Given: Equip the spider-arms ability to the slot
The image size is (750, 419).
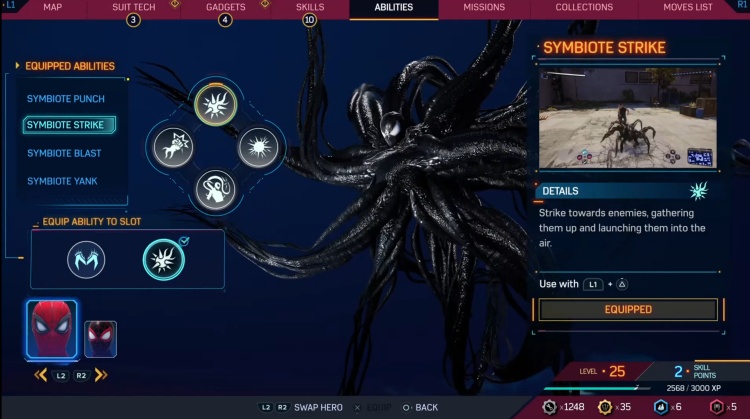Looking at the screenshot, I should coord(86,261).
